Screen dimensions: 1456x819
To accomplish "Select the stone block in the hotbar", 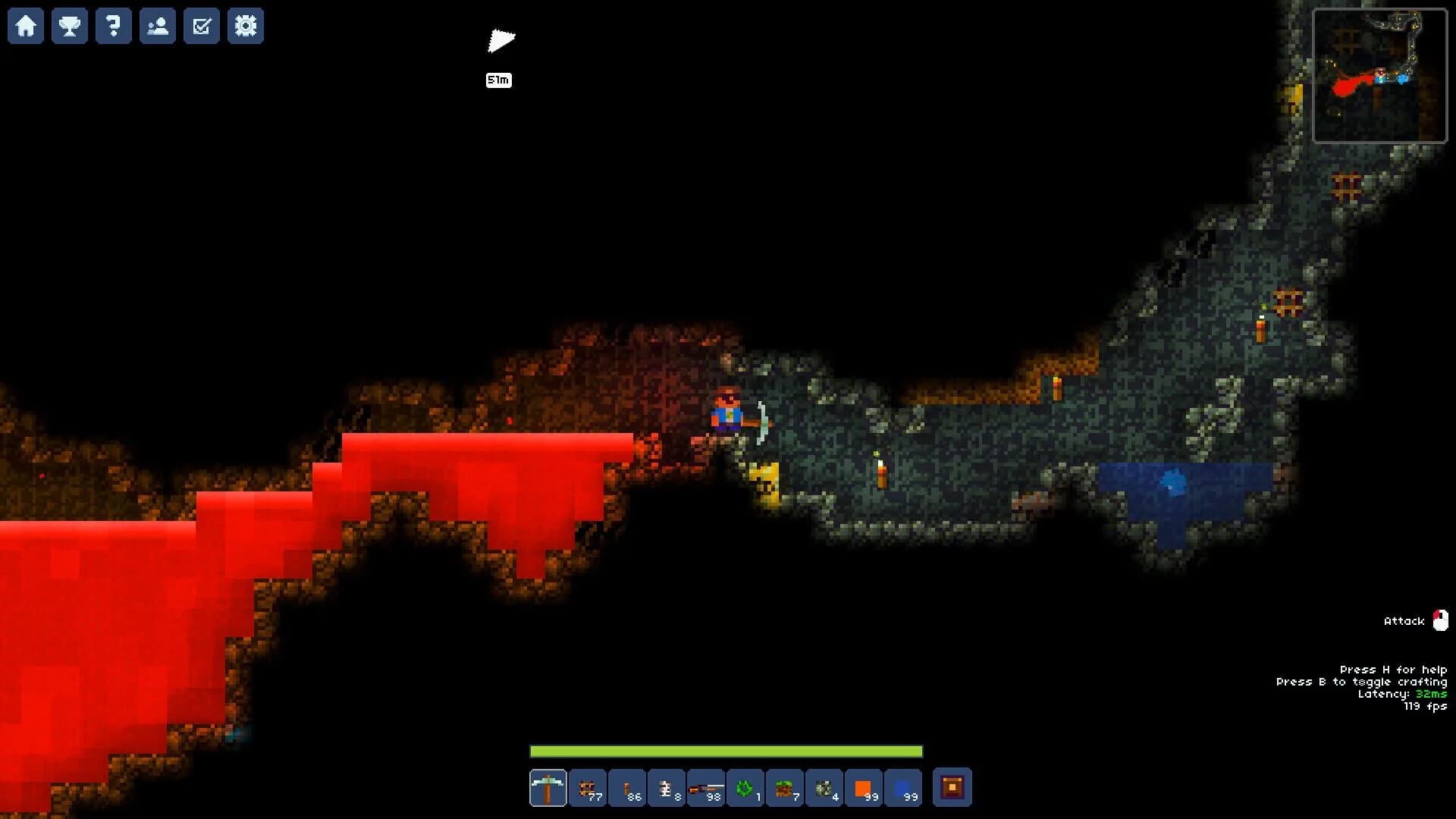I will point(824,789).
